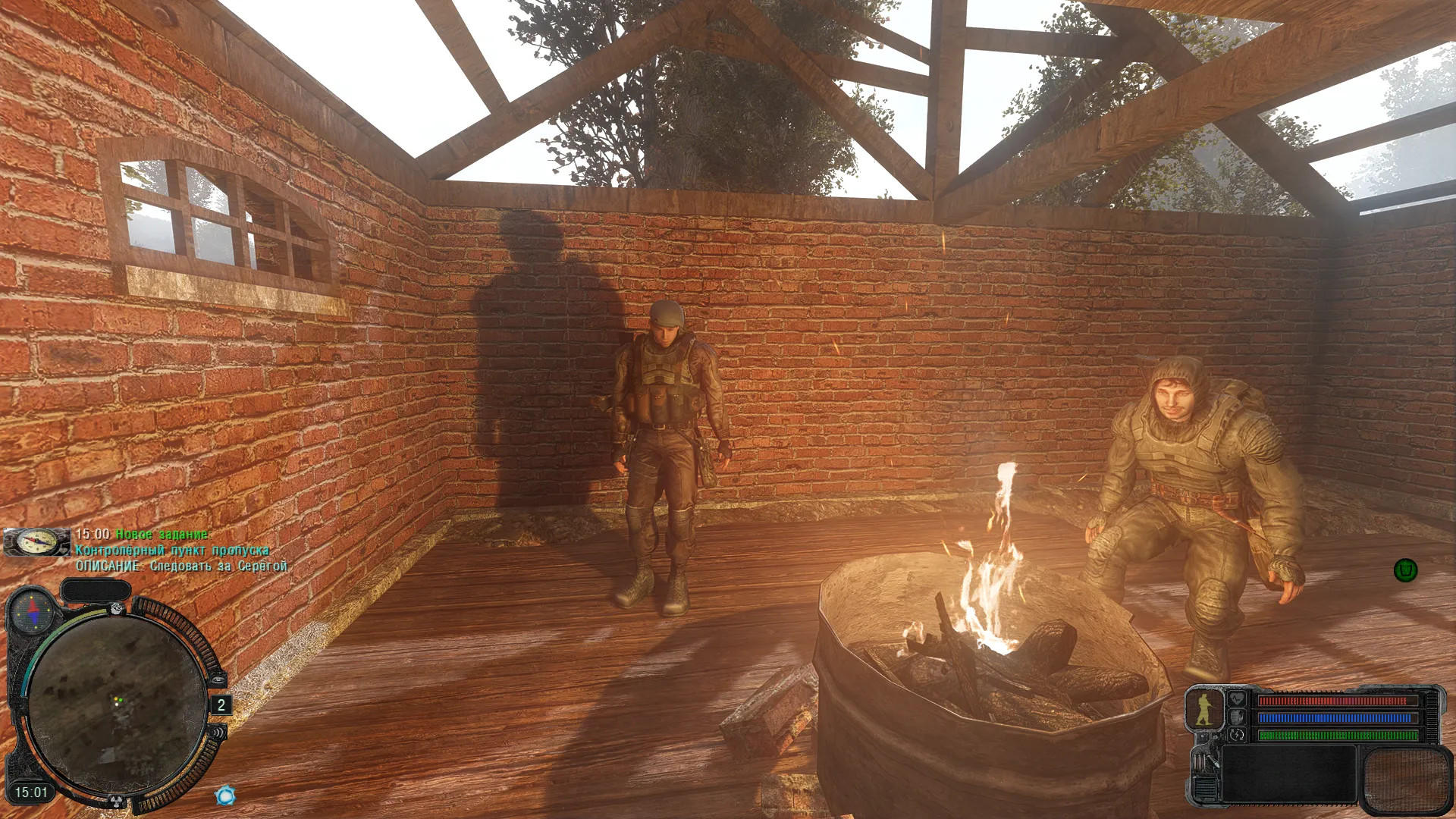Click the glowing blue gear icon

pos(225,795)
